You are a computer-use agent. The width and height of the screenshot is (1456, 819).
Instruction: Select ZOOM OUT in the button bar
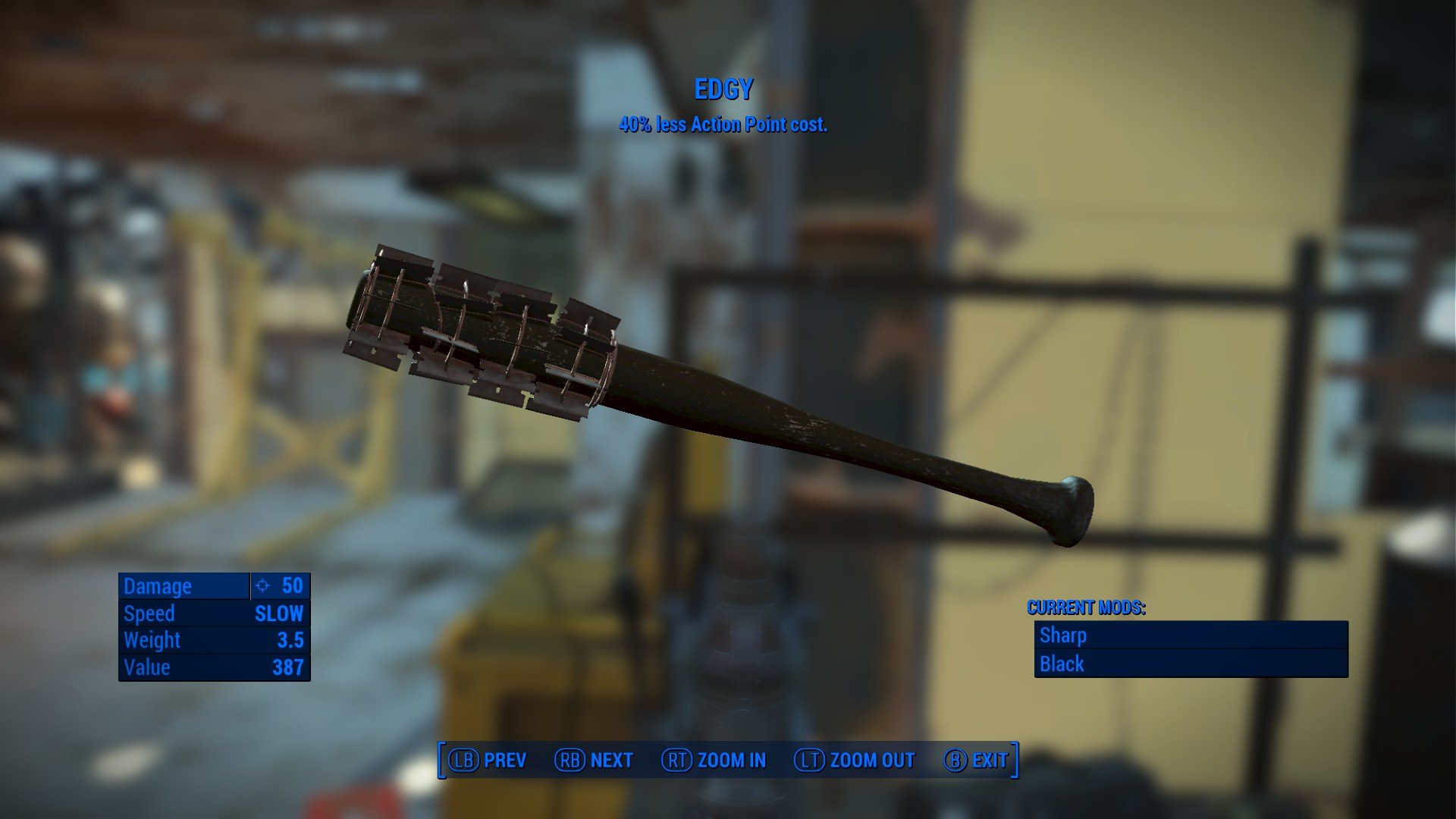tap(855, 760)
